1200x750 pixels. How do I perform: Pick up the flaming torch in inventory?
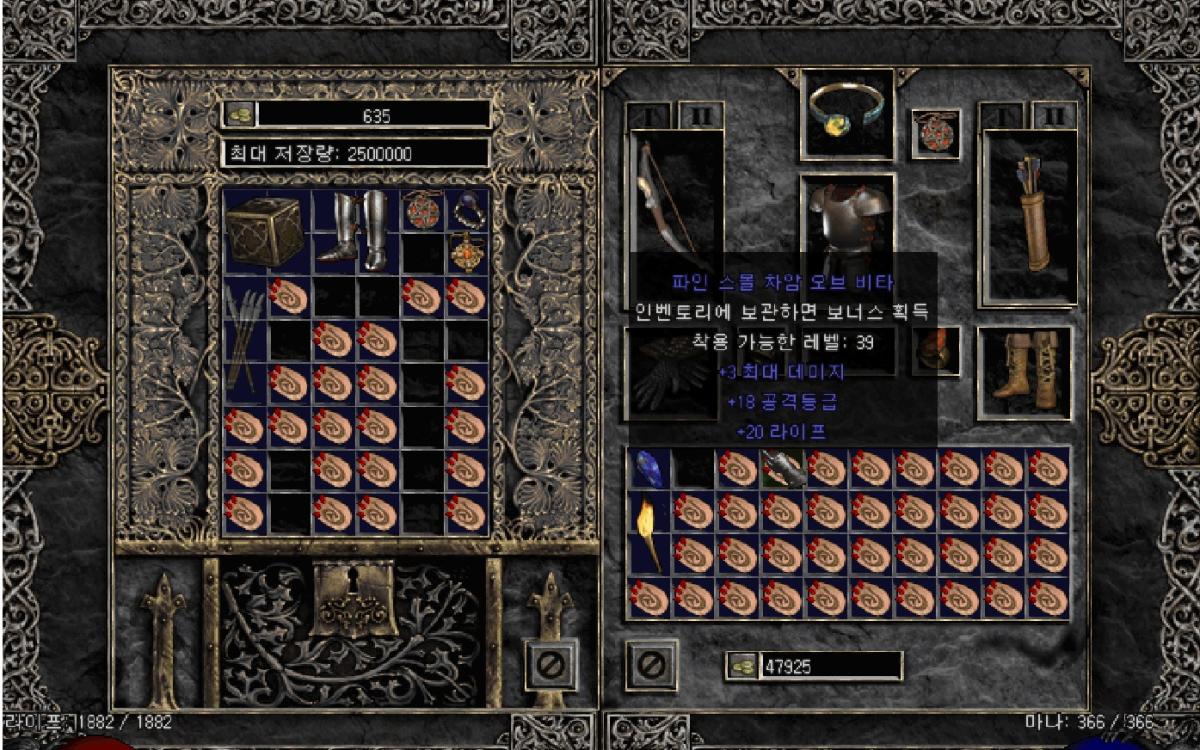(649, 534)
